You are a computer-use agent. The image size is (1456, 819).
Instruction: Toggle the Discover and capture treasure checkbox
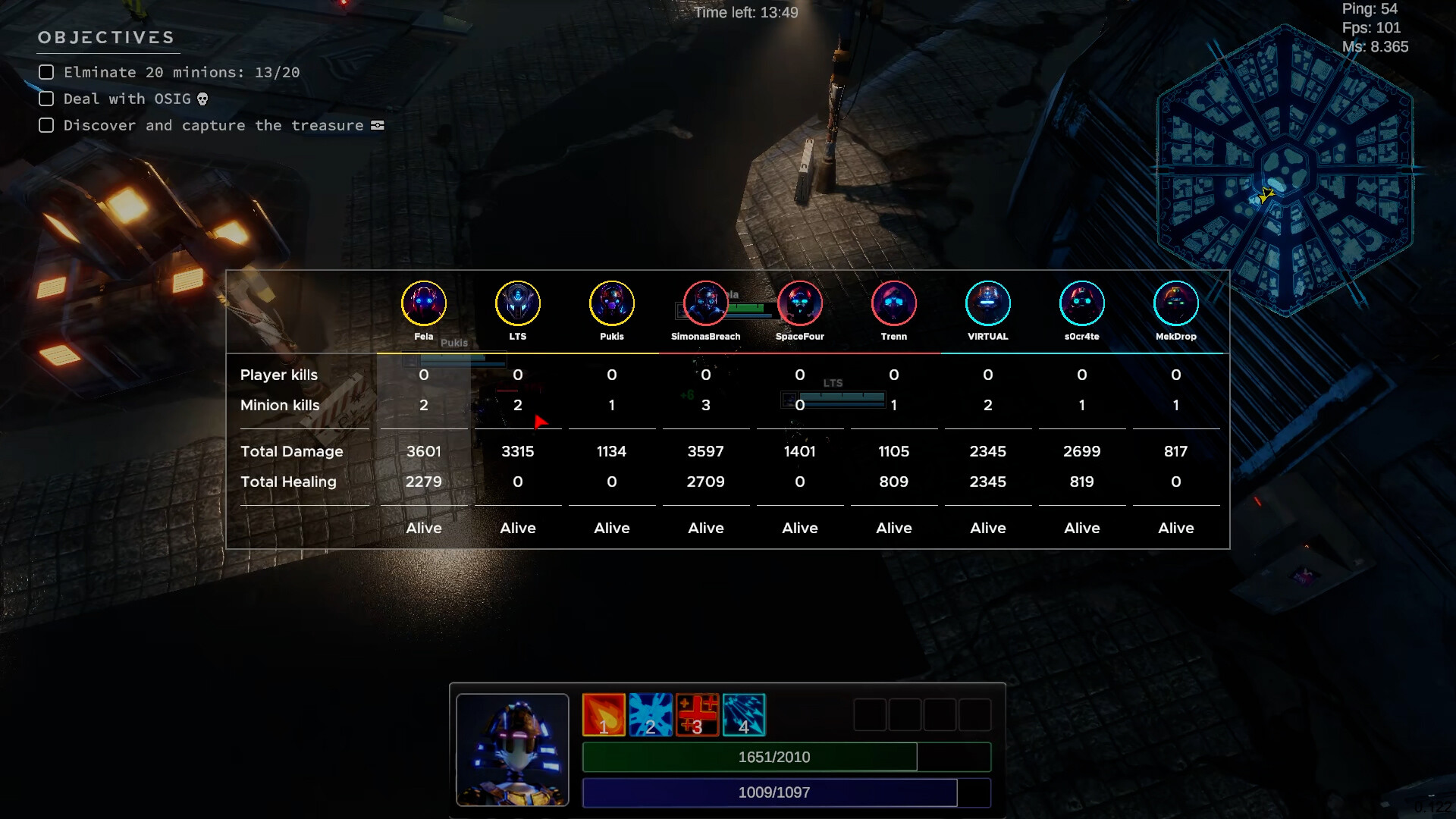(46, 125)
